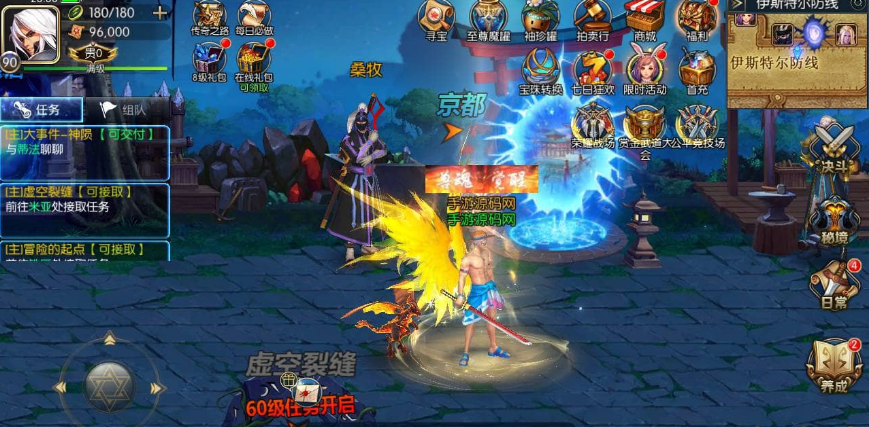Open the 限时活动 limited-time event icon
This screenshot has width=869, height=427.
tap(645, 70)
